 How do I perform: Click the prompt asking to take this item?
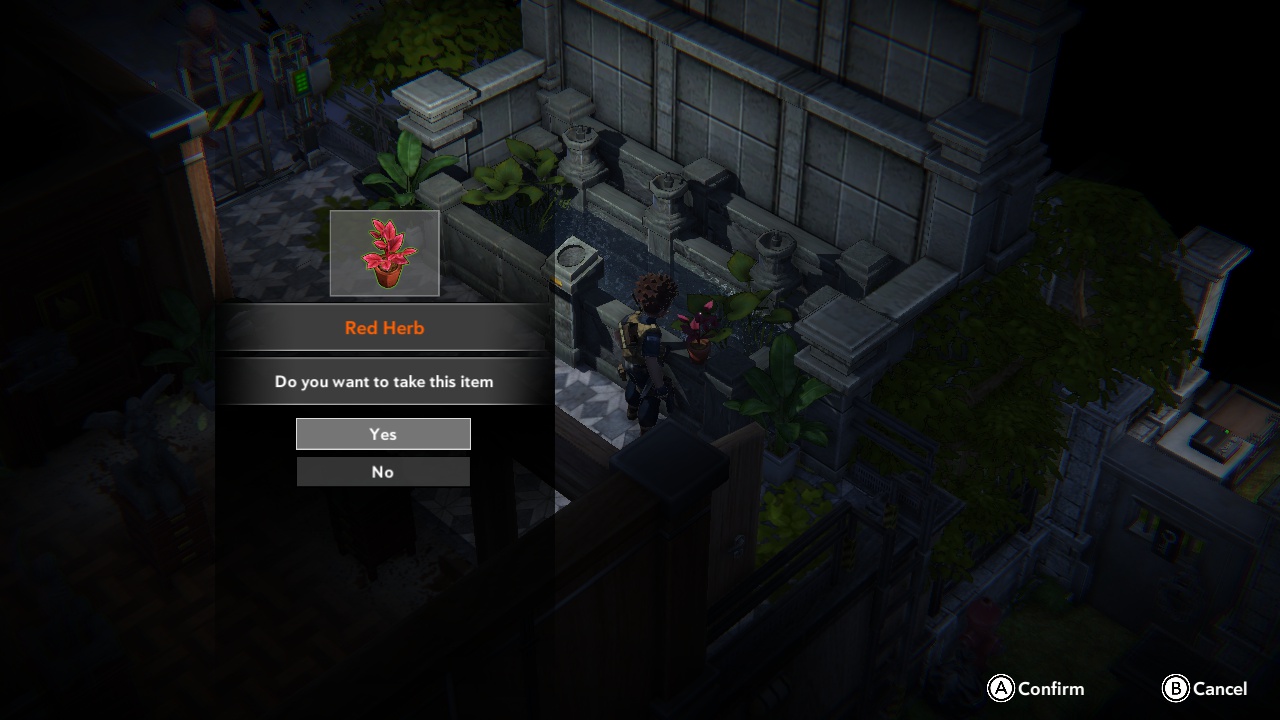coord(384,381)
